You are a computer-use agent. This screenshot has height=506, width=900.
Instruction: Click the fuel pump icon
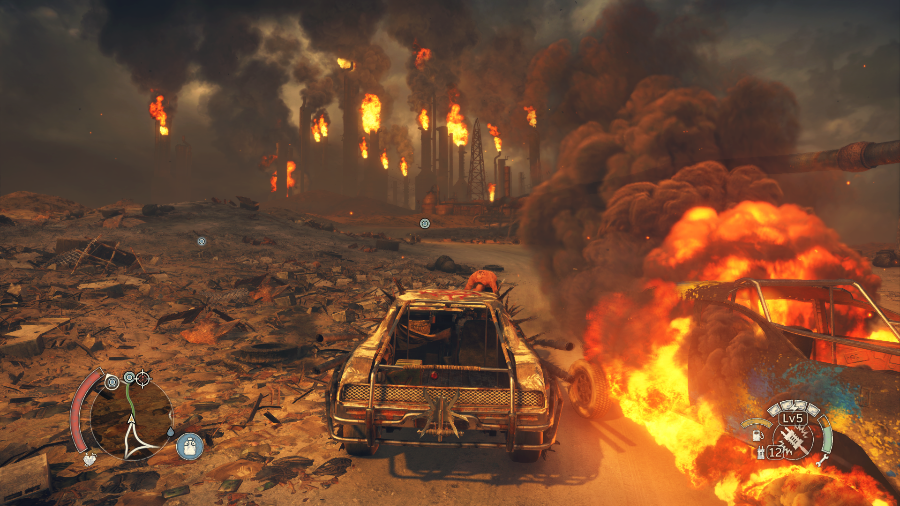pyautogui.click(x=757, y=435)
